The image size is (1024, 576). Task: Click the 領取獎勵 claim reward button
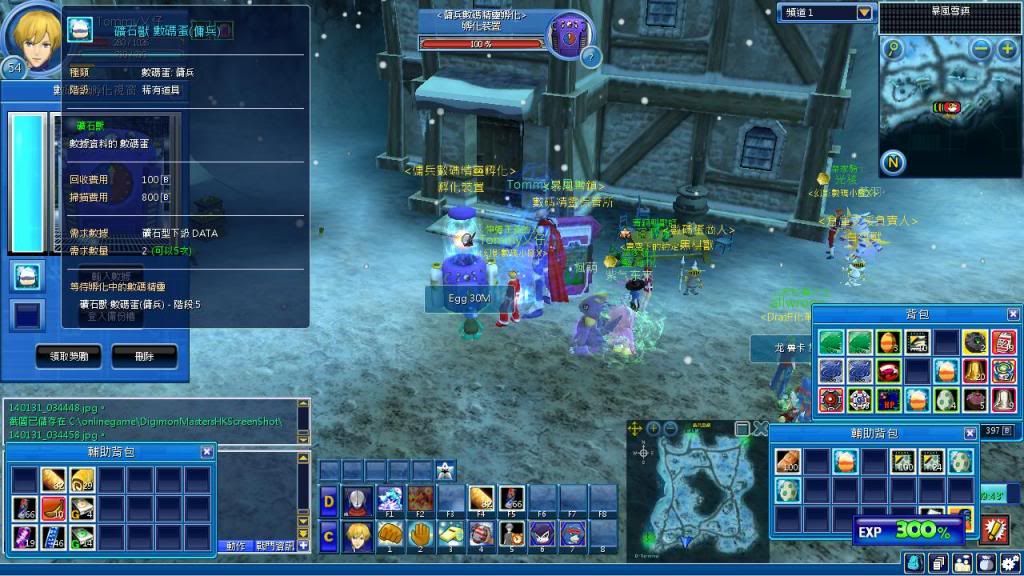coord(68,354)
